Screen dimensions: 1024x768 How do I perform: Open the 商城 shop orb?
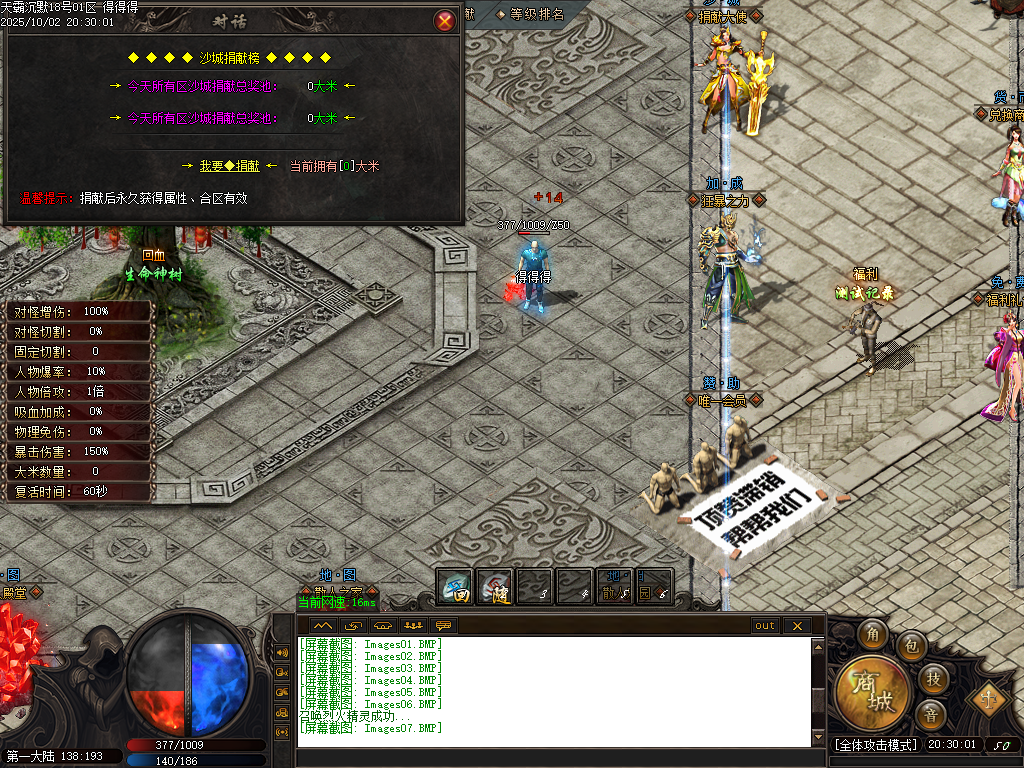click(873, 692)
